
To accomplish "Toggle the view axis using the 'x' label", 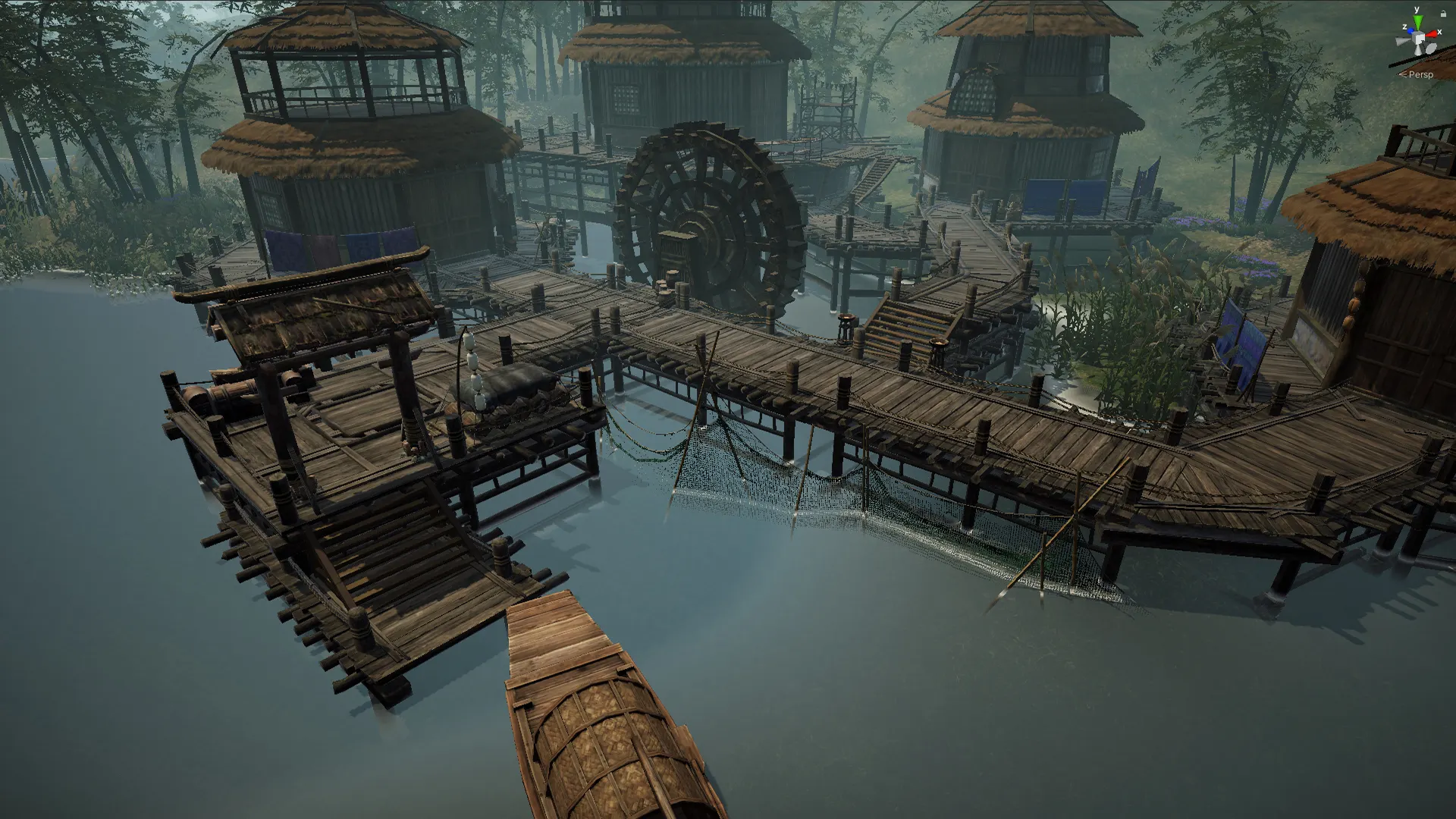I will pyautogui.click(x=1440, y=33).
